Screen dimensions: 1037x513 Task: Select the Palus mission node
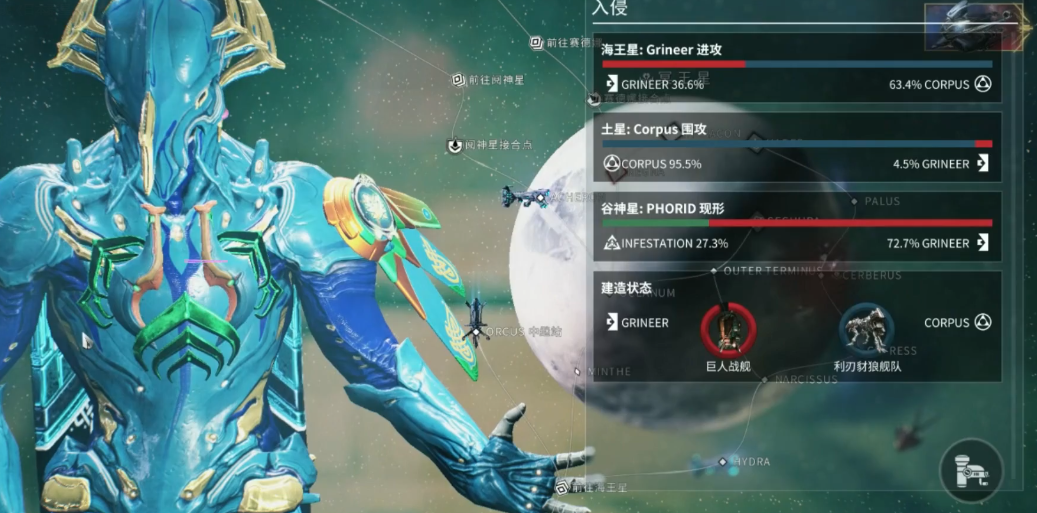tap(854, 202)
